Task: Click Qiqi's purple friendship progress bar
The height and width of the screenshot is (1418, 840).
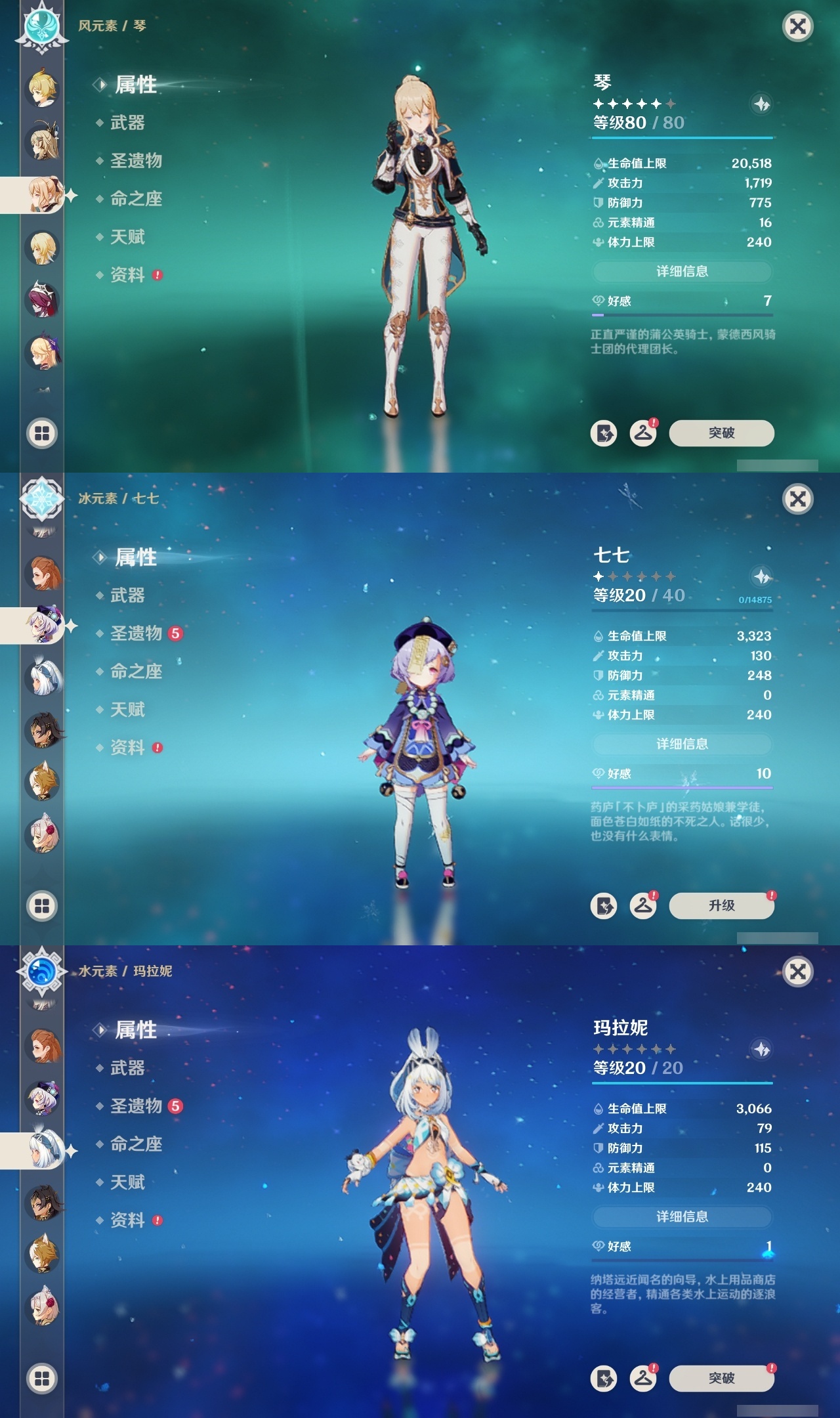Action: click(682, 787)
